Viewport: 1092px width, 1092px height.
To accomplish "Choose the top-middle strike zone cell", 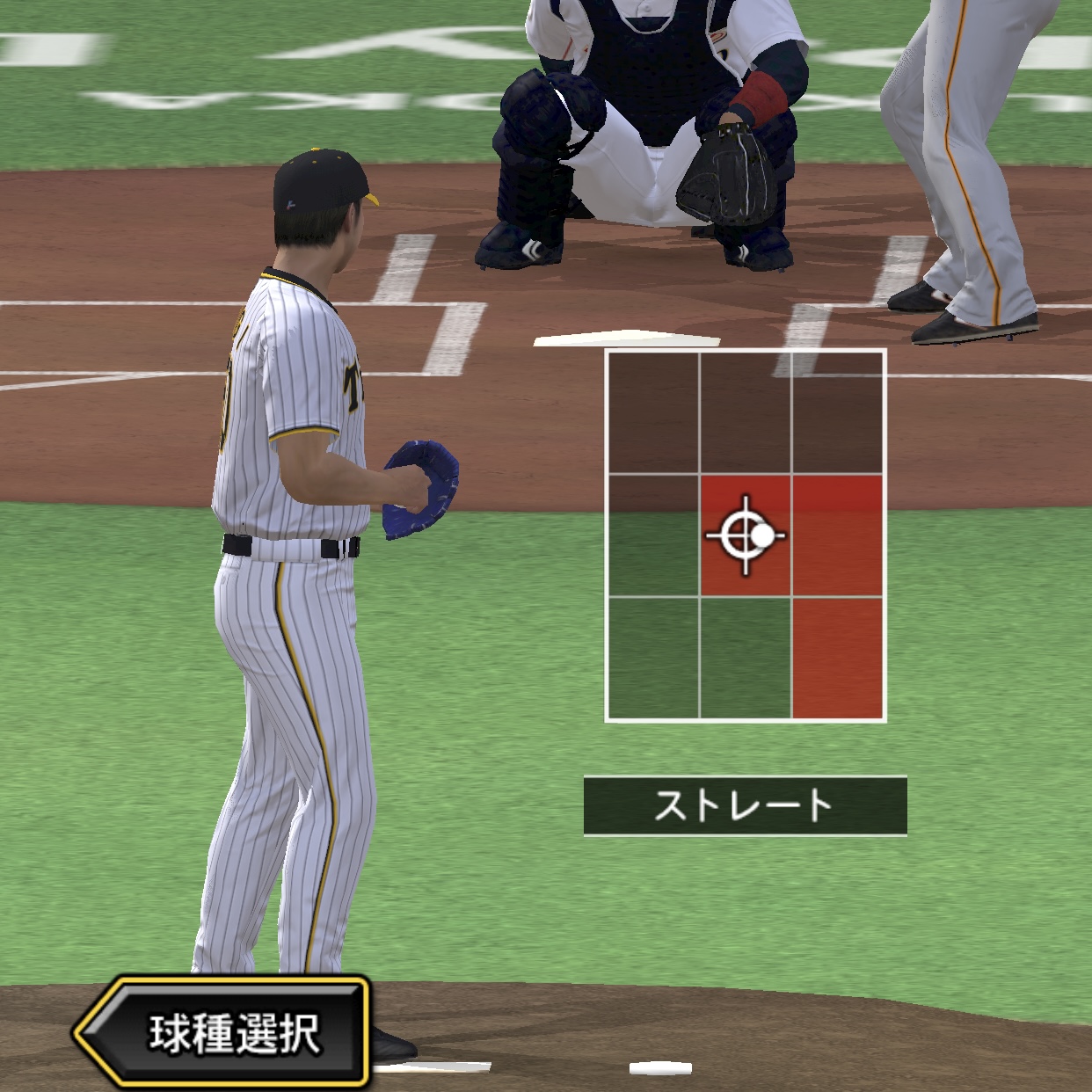I will [x=746, y=413].
